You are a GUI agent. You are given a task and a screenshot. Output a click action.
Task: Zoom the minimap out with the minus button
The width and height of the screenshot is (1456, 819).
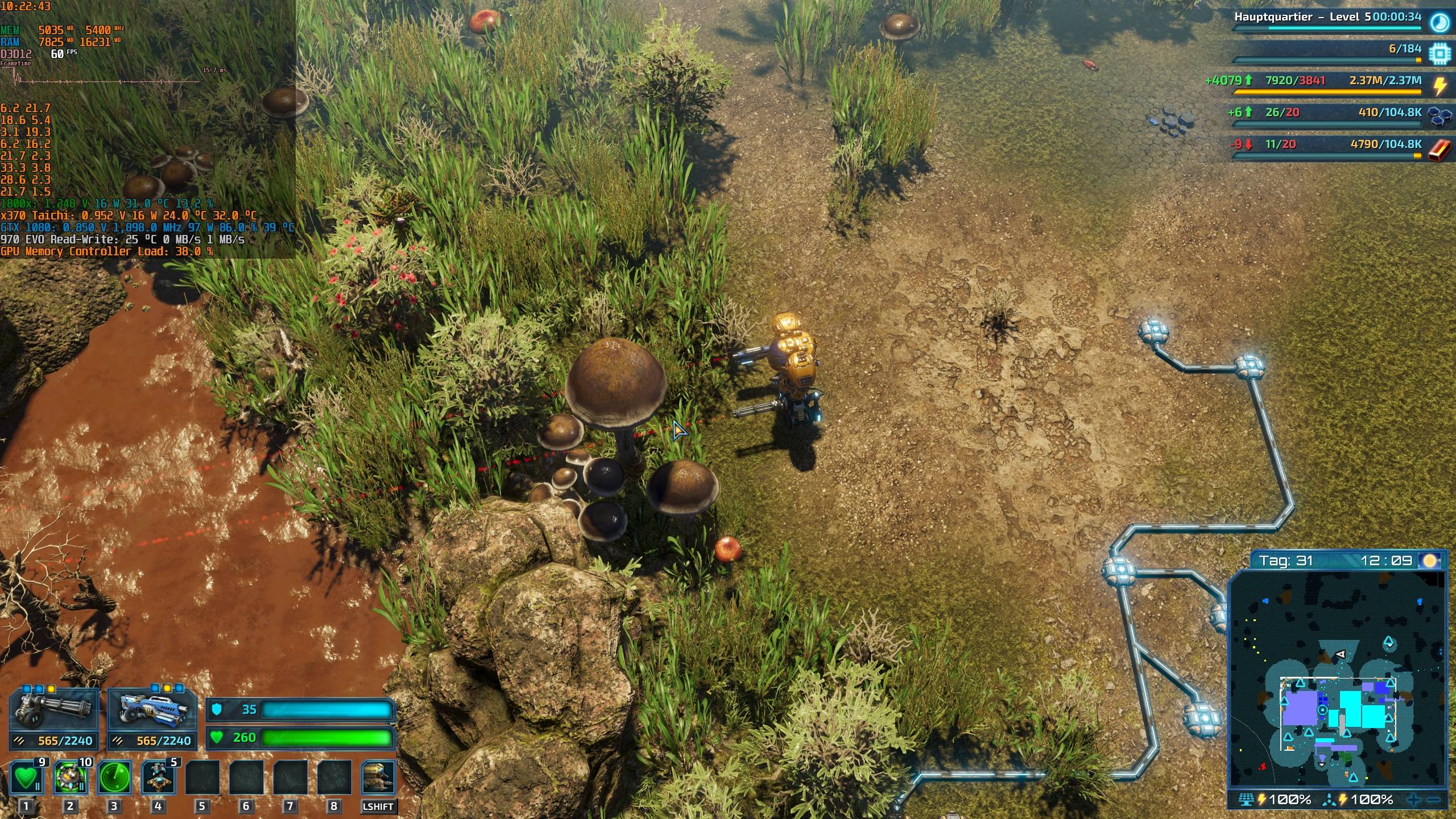[1436, 800]
